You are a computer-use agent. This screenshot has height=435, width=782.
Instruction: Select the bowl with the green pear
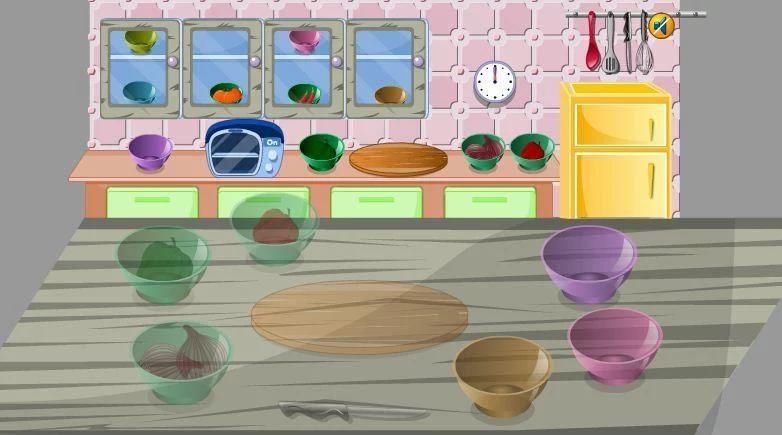[162, 262]
